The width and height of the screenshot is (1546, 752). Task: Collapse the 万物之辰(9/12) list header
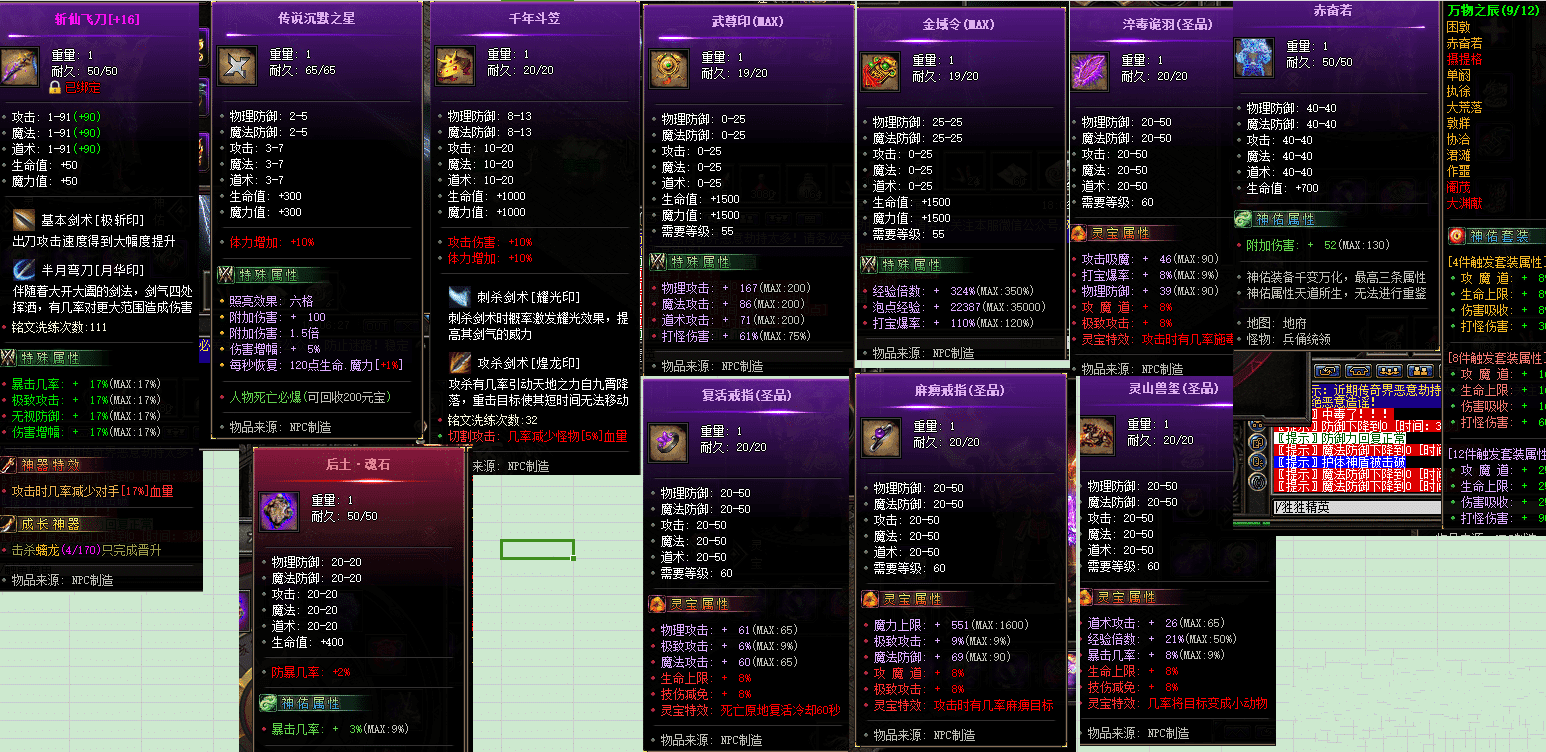tap(1493, 10)
